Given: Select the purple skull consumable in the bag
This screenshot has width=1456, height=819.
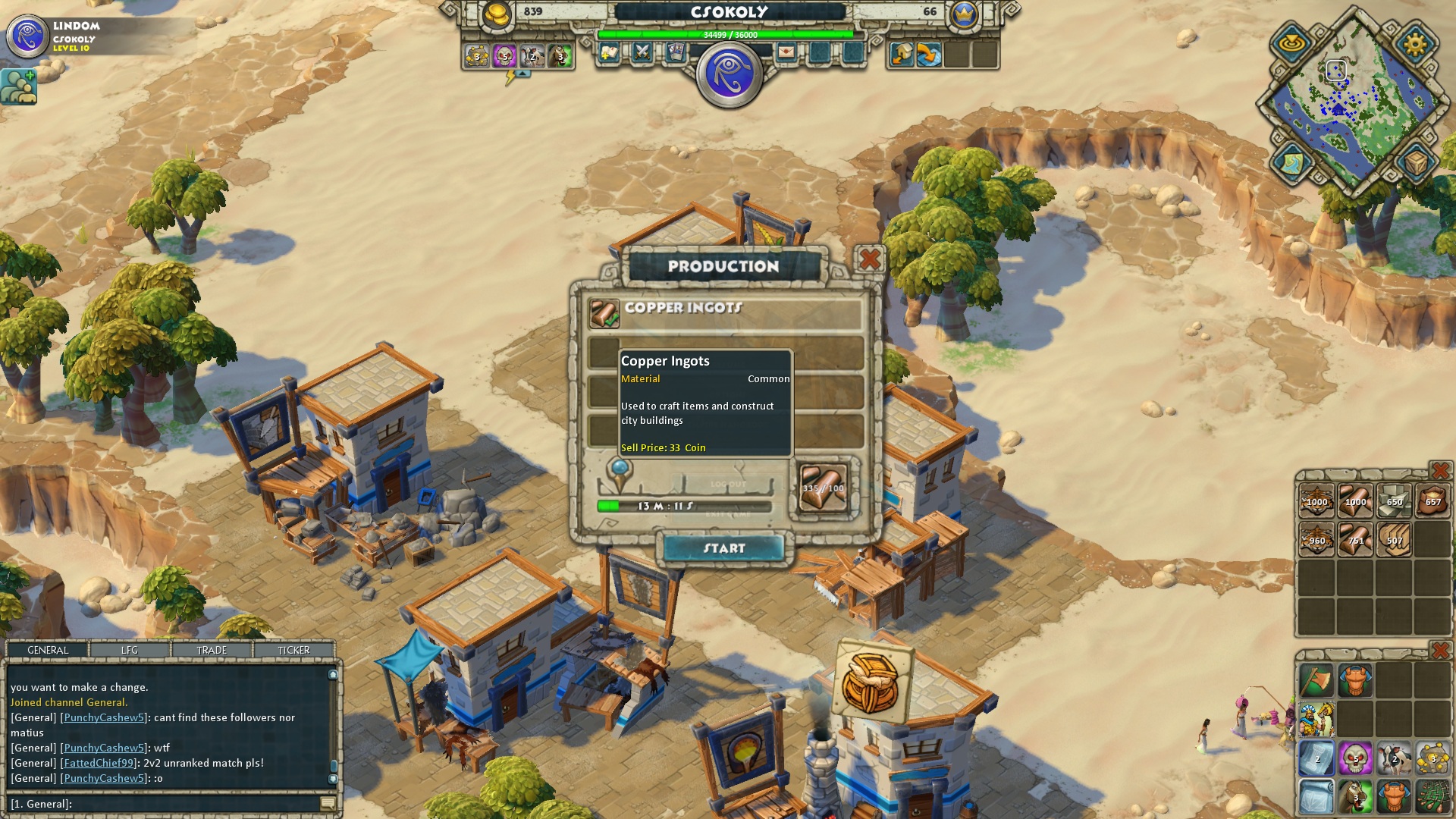Looking at the screenshot, I should [1355, 758].
